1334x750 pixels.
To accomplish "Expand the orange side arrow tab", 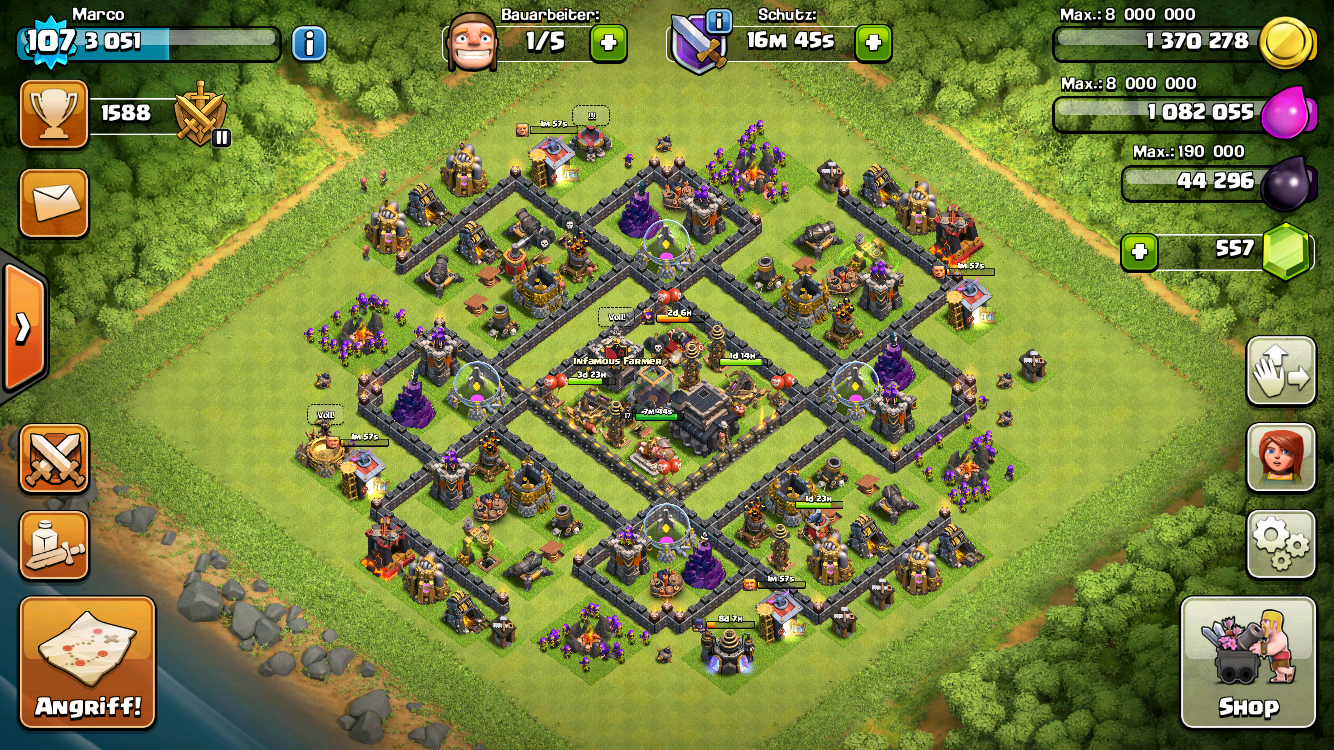I will click(22, 328).
